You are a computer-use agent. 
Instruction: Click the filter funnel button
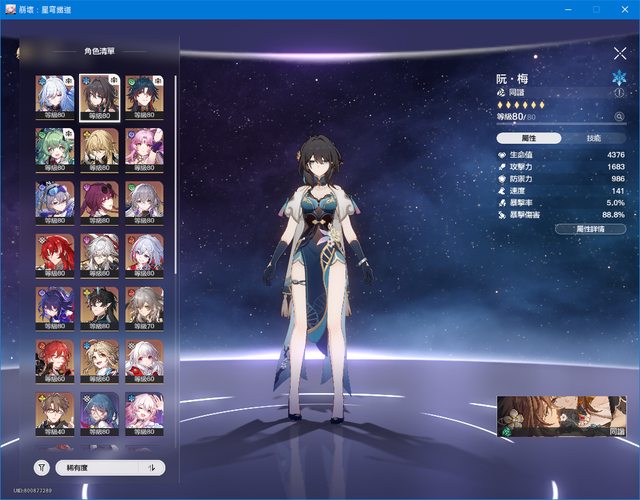pyautogui.click(x=42, y=467)
